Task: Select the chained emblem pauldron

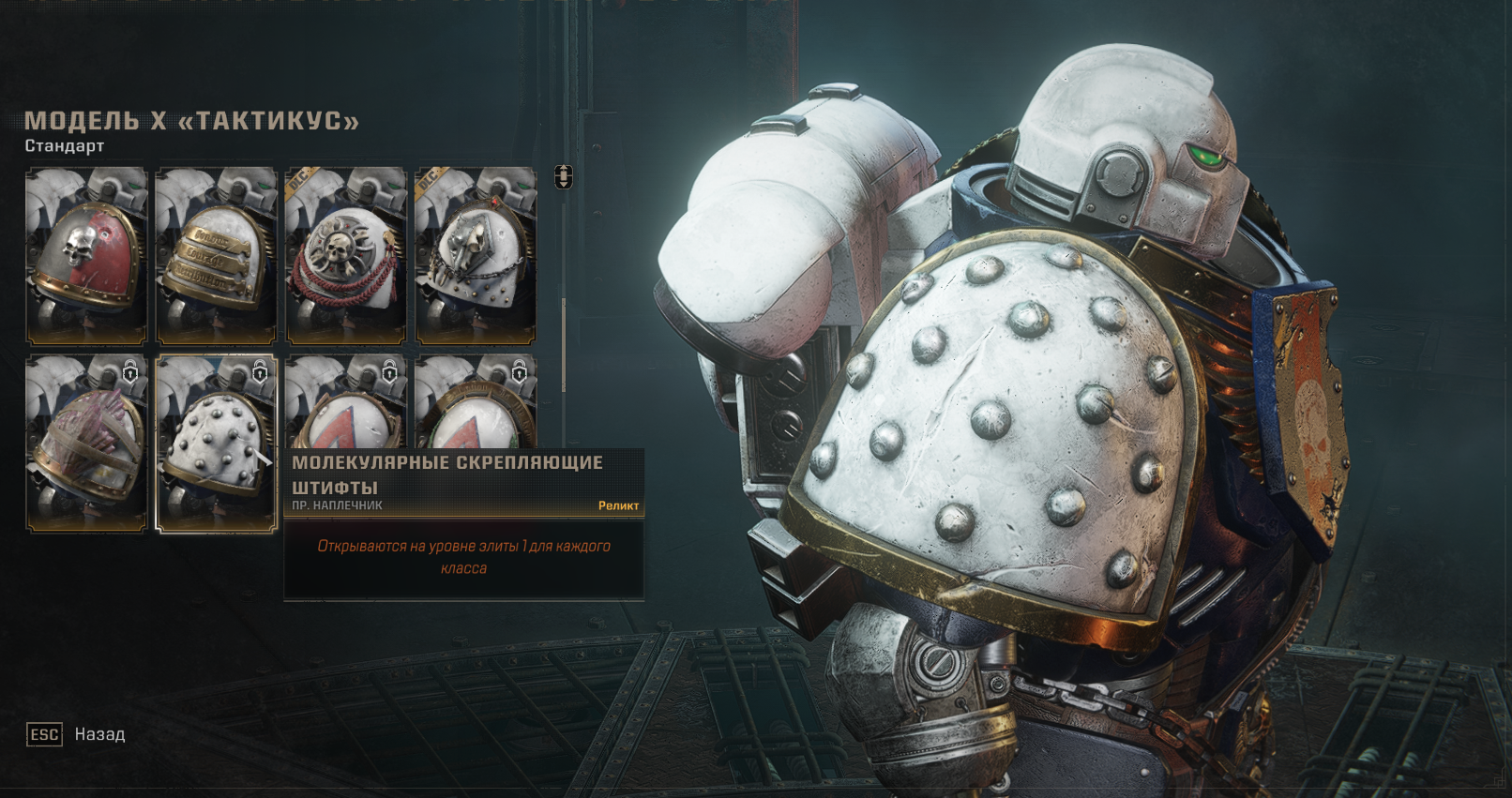Action: click(x=476, y=256)
